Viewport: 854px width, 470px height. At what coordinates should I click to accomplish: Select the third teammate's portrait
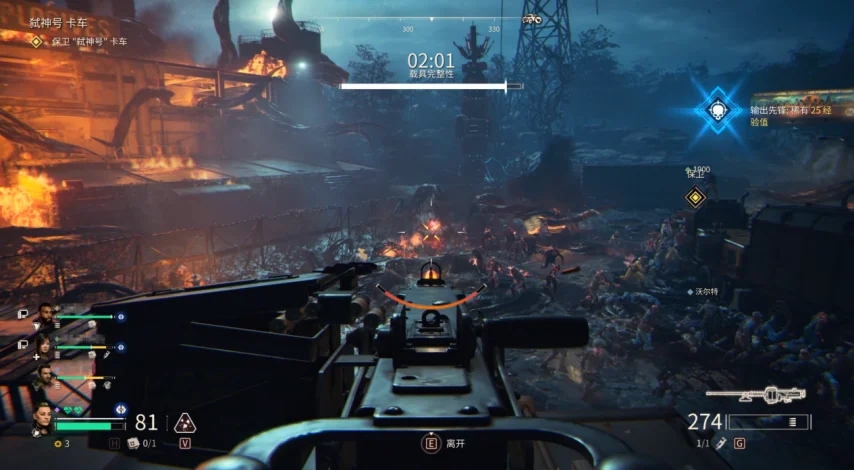tap(44, 377)
